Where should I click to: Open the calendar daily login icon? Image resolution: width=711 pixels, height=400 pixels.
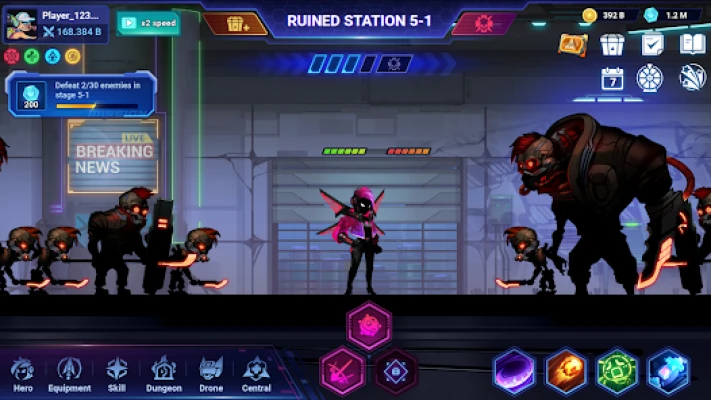pyautogui.click(x=612, y=78)
